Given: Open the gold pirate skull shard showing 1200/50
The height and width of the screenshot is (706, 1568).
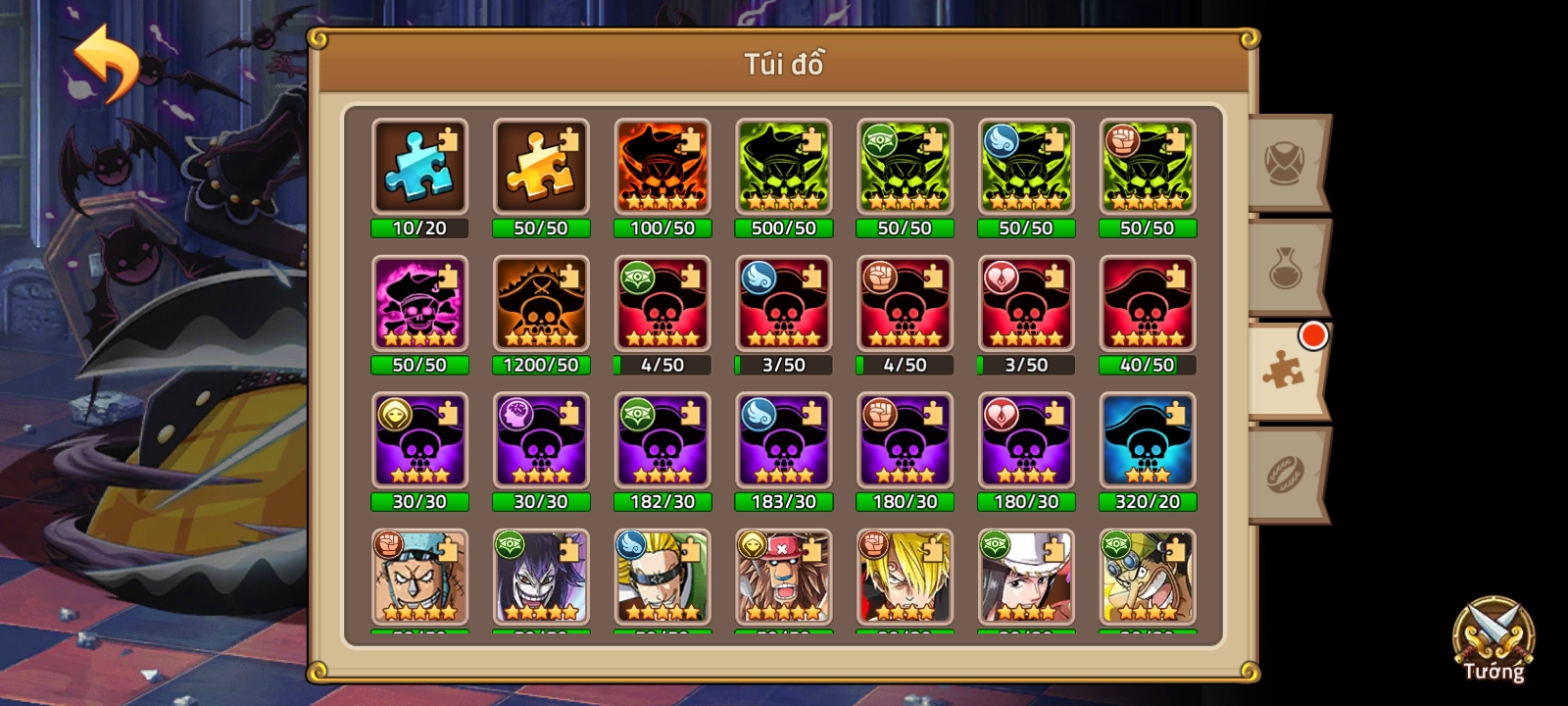Looking at the screenshot, I should click(541, 304).
